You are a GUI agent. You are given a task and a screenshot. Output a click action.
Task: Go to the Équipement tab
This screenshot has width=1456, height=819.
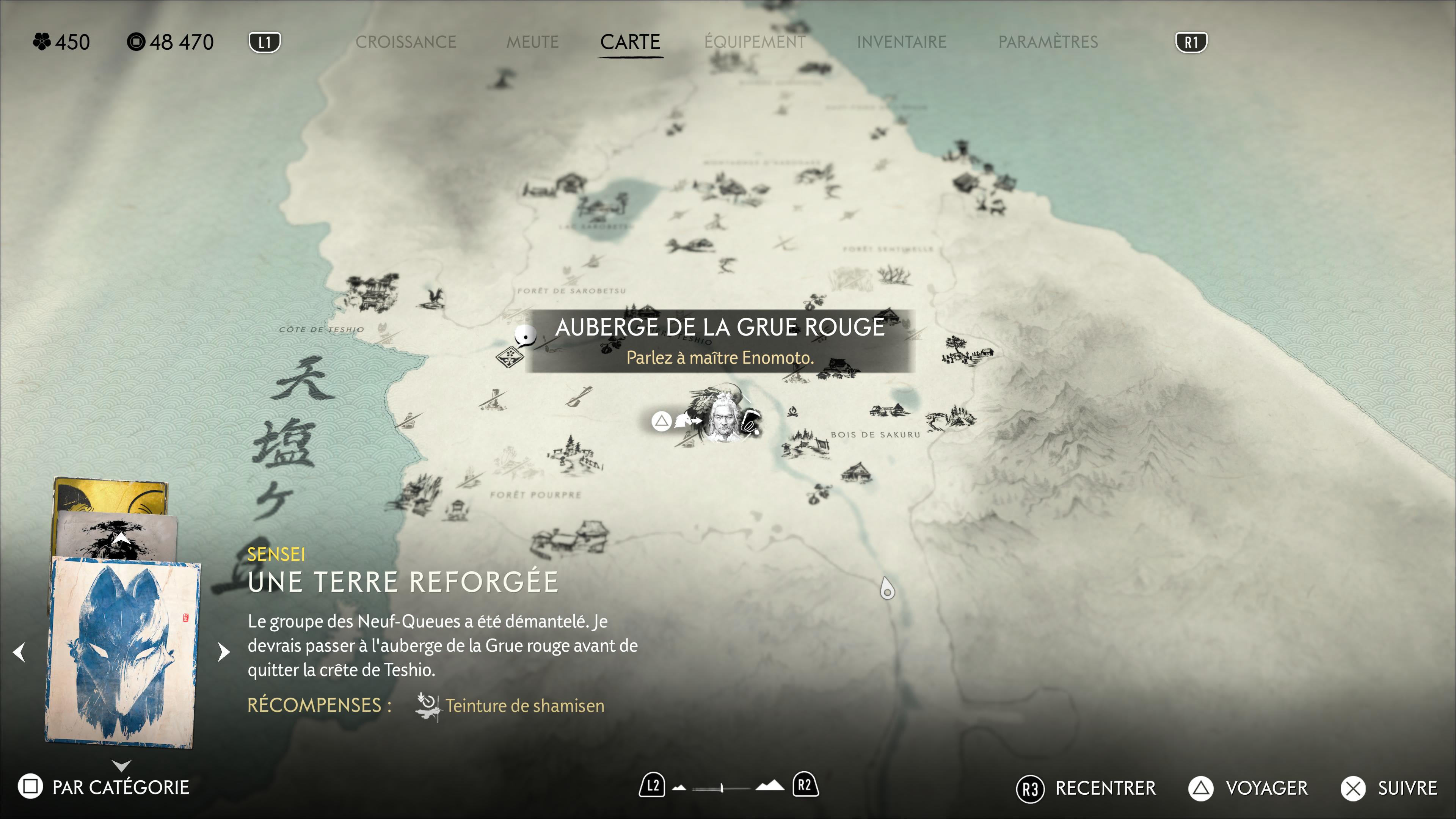(755, 42)
